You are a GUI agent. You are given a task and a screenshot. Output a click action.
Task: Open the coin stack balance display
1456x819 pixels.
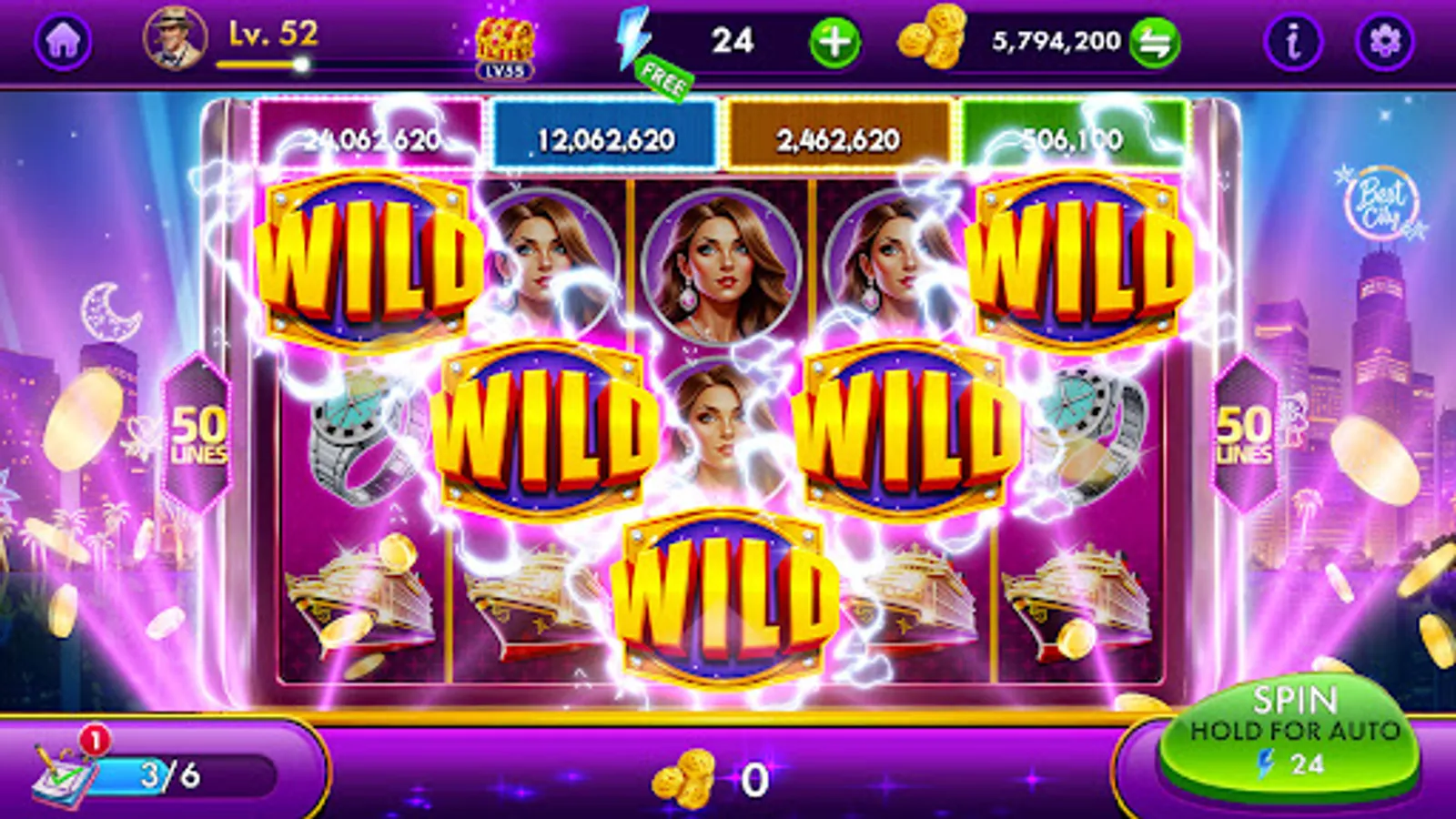coord(930,40)
